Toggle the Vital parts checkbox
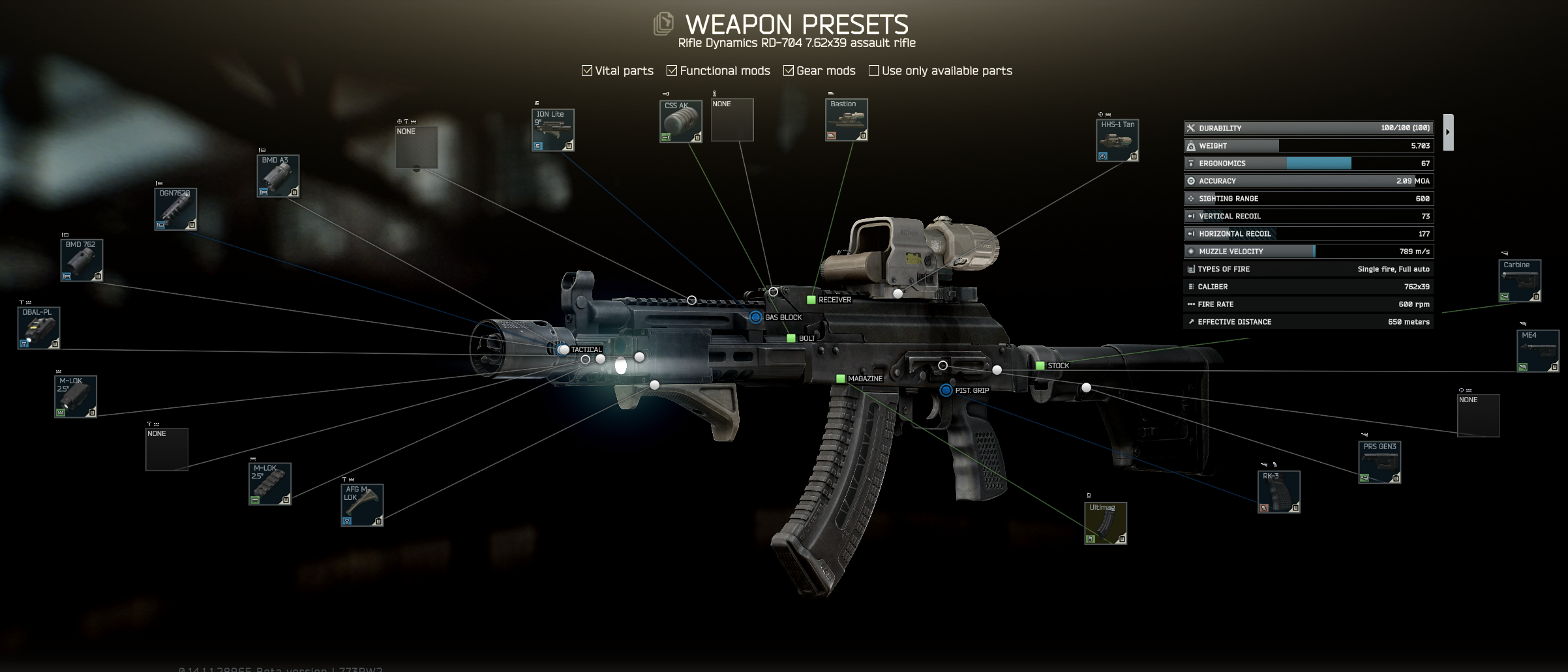Viewport: 1568px width, 672px height. point(587,70)
